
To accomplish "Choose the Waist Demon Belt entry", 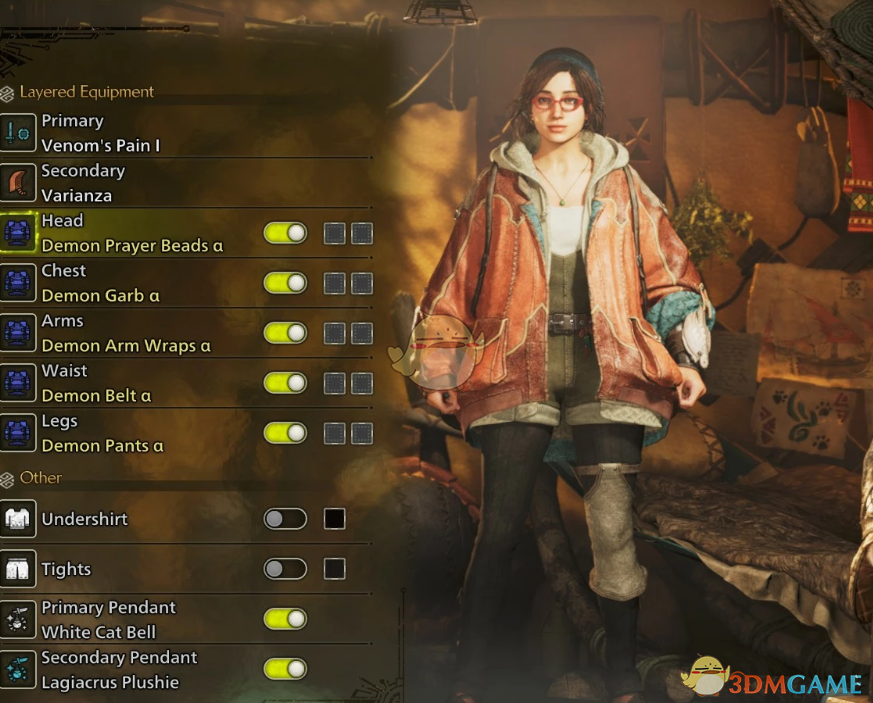I will click(x=96, y=383).
